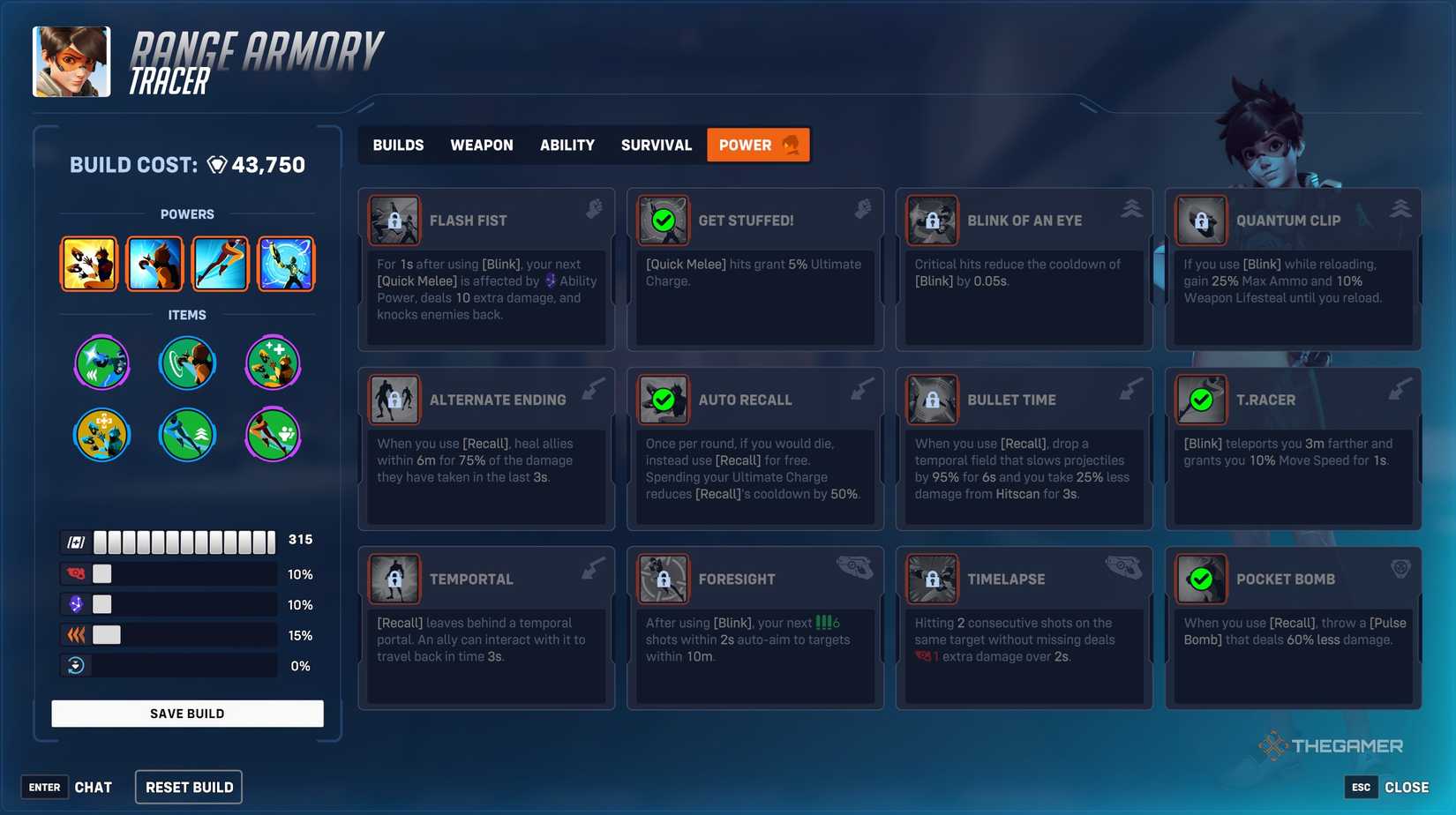Toggle the Pocket Bomb power card

coord(1293,627)
